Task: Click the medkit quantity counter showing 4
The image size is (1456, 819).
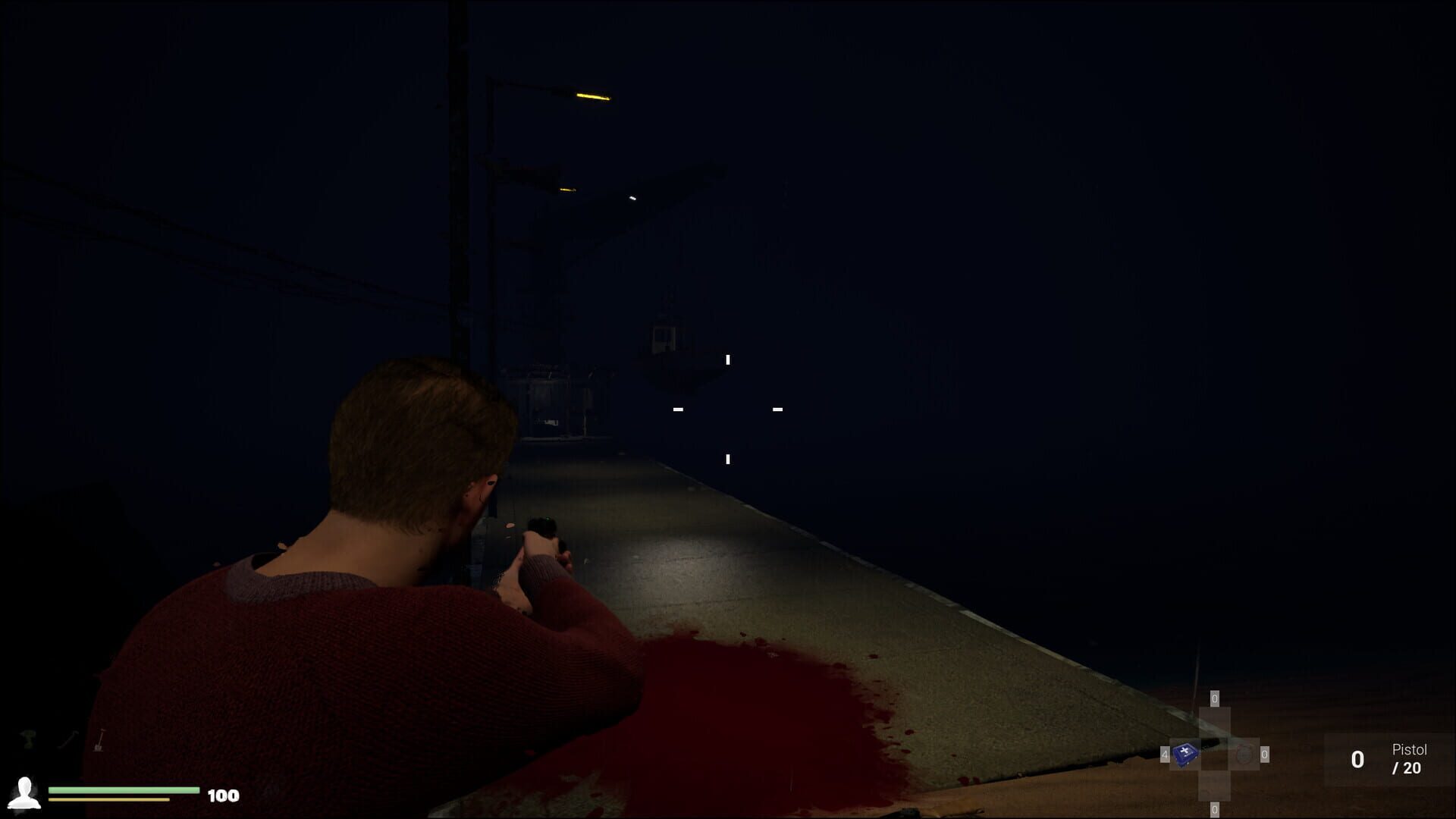Action: click(x=1164, y=755)
